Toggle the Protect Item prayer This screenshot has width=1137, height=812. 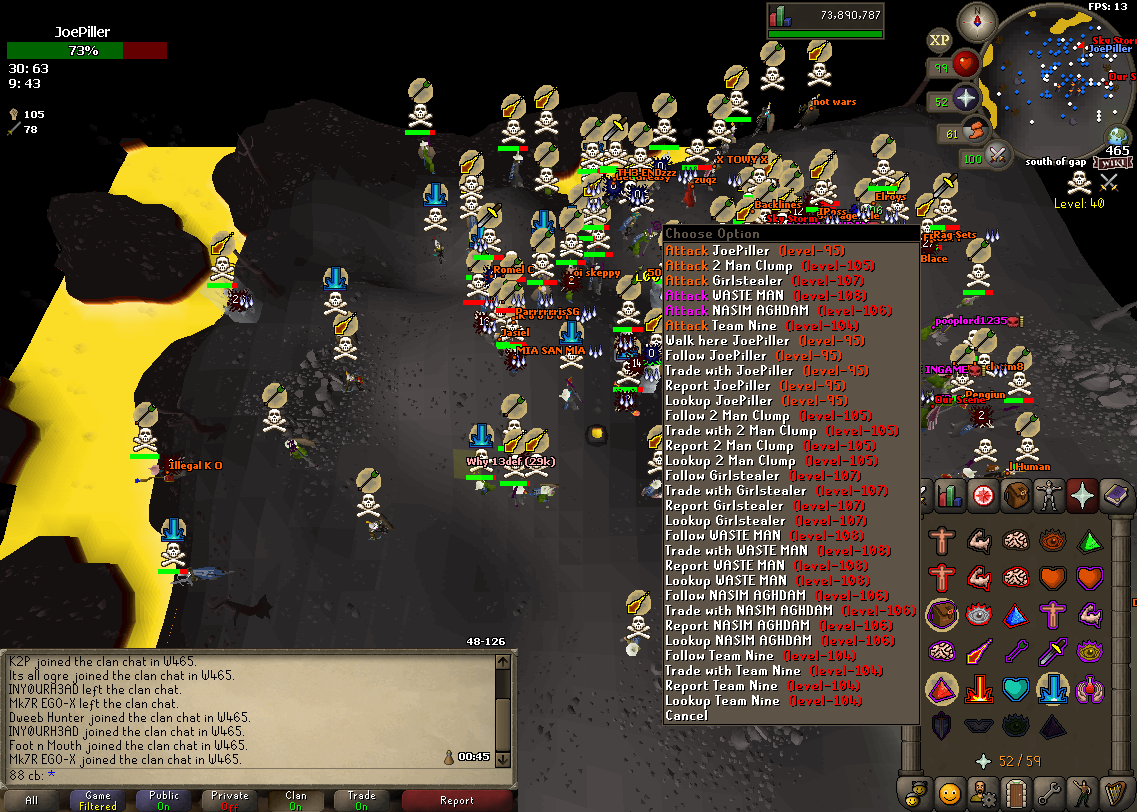[x=942, y=615]
